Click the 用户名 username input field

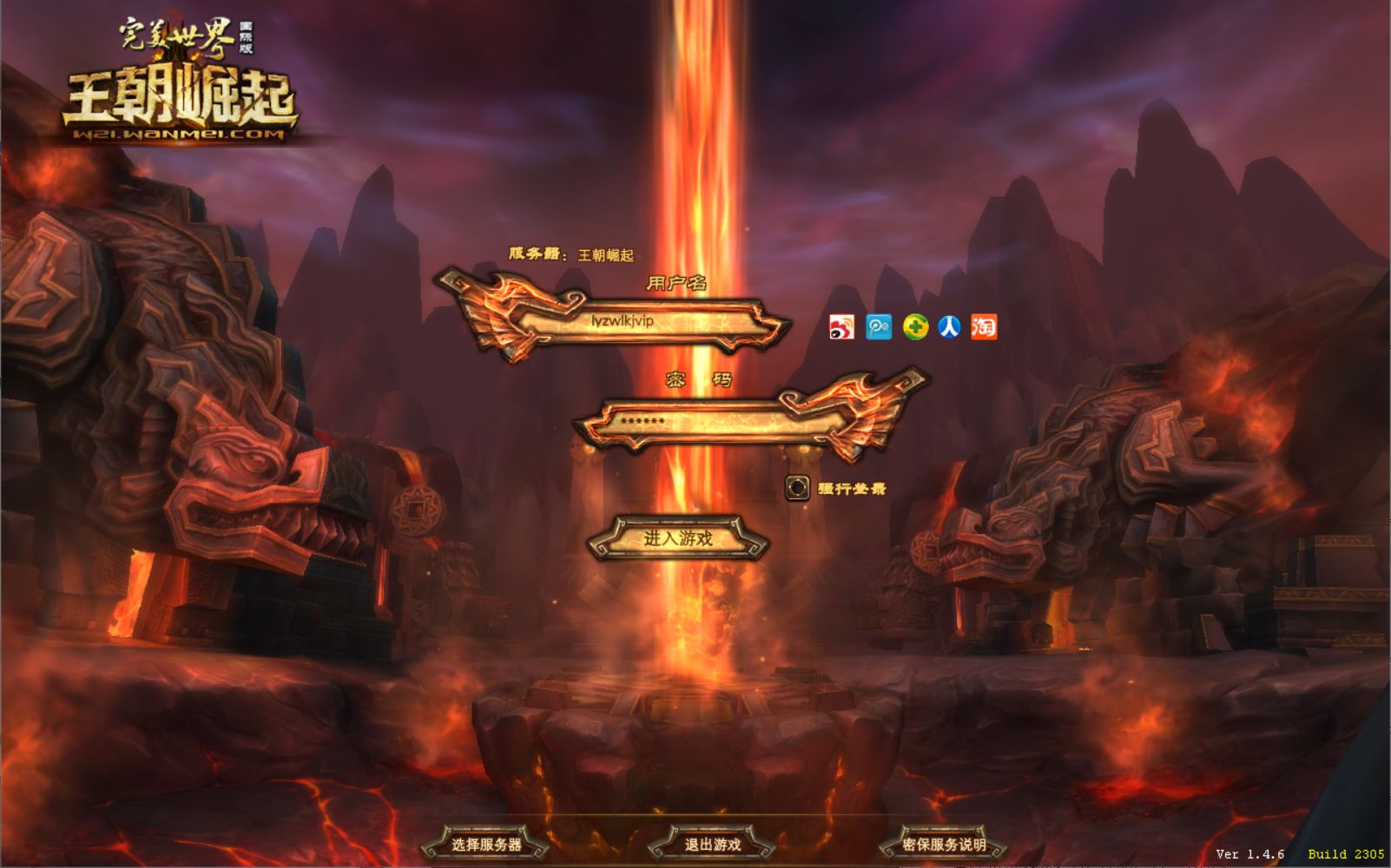643,321
